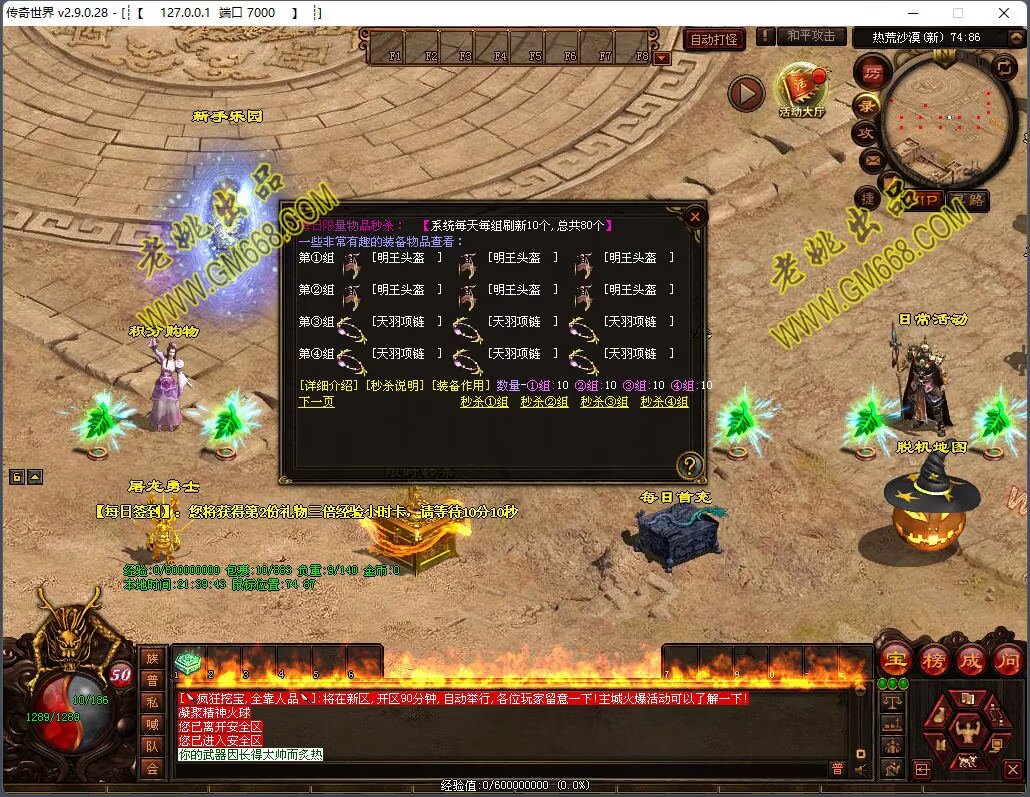The image size is (1030, 797).
Task: Close the flash sale dialog
Action: click(x=695, y=216)
